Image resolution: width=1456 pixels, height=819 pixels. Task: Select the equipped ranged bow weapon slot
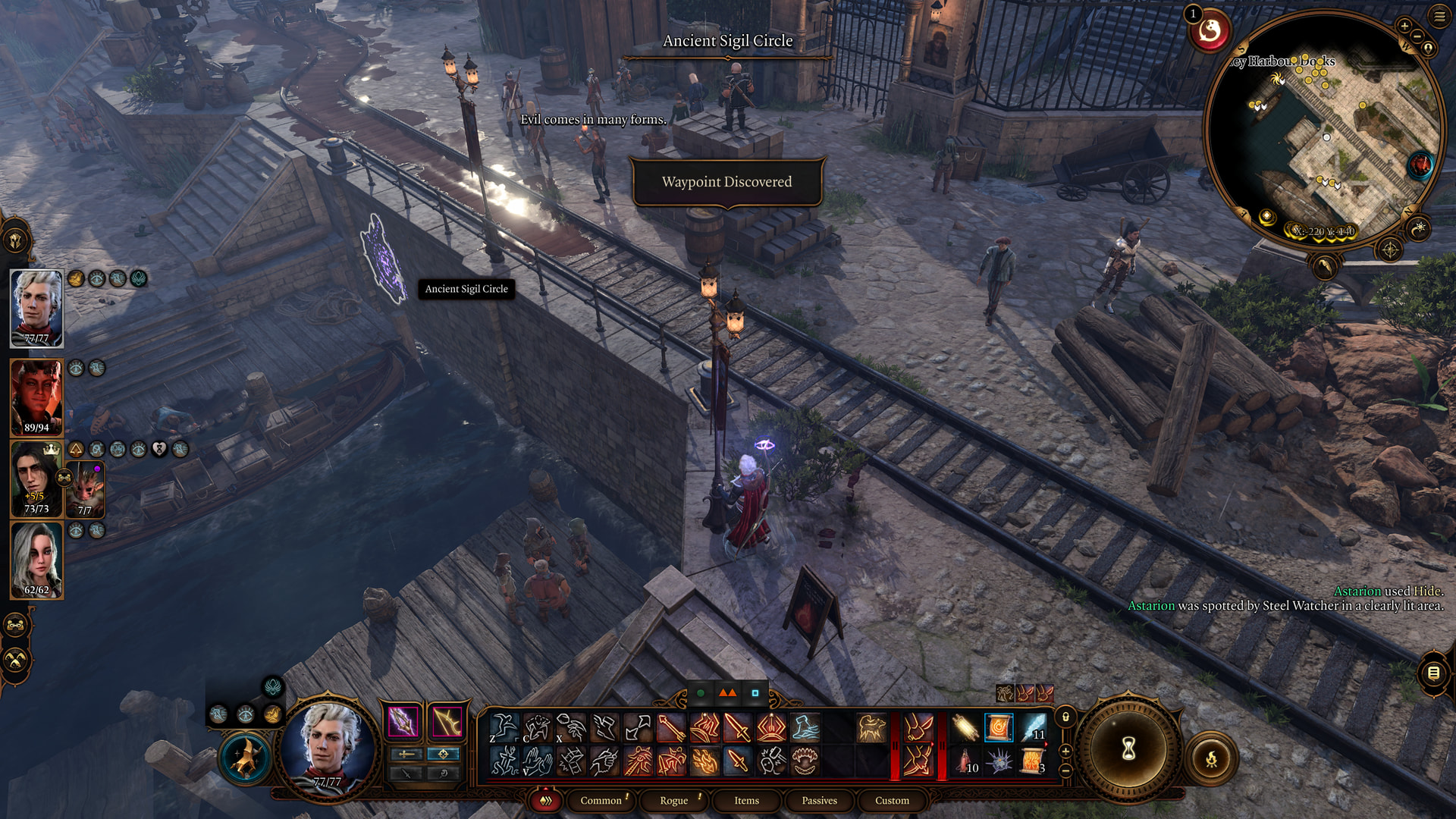click(x=447, y=722)
